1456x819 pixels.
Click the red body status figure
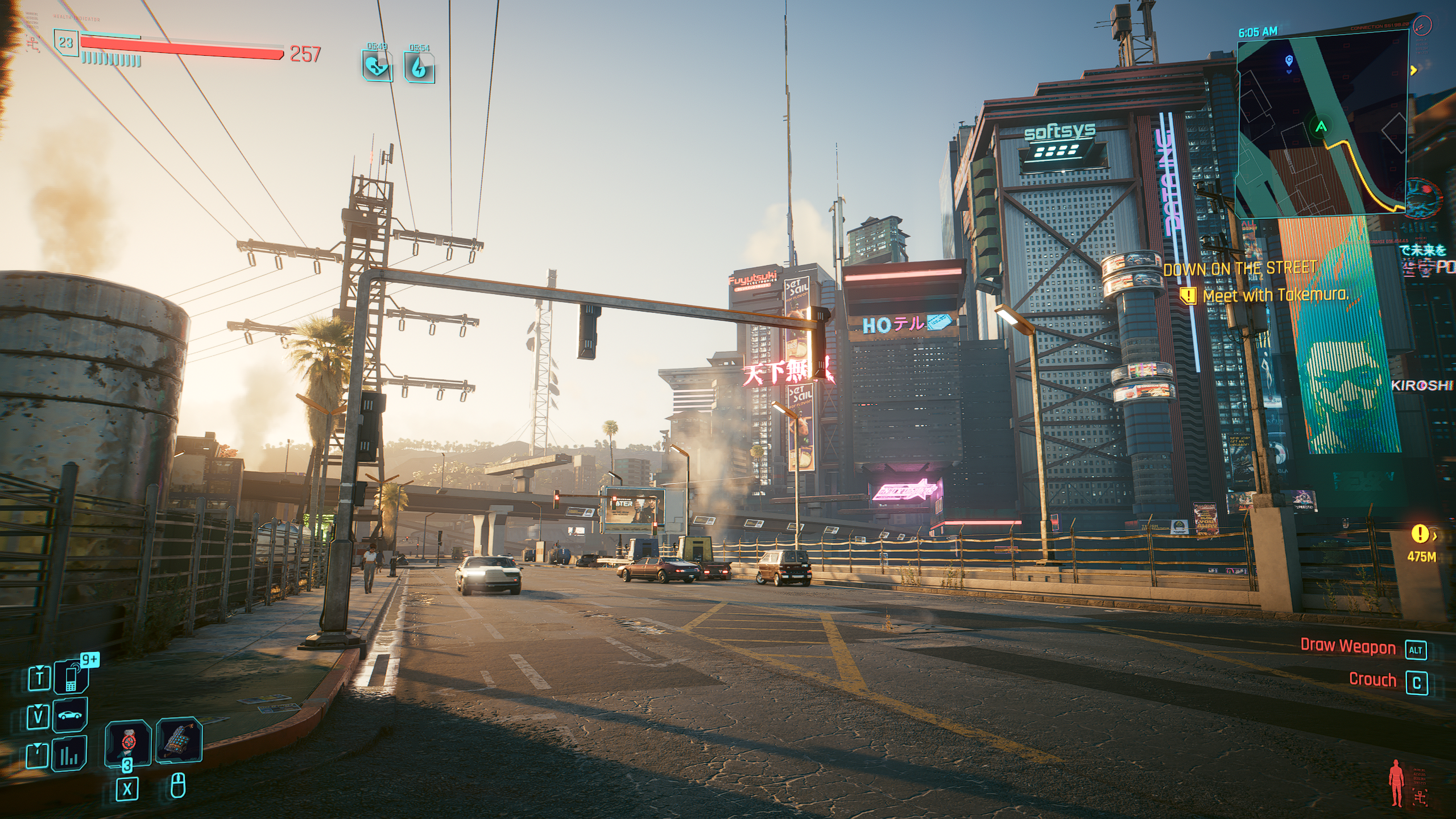click(1396, 785)
